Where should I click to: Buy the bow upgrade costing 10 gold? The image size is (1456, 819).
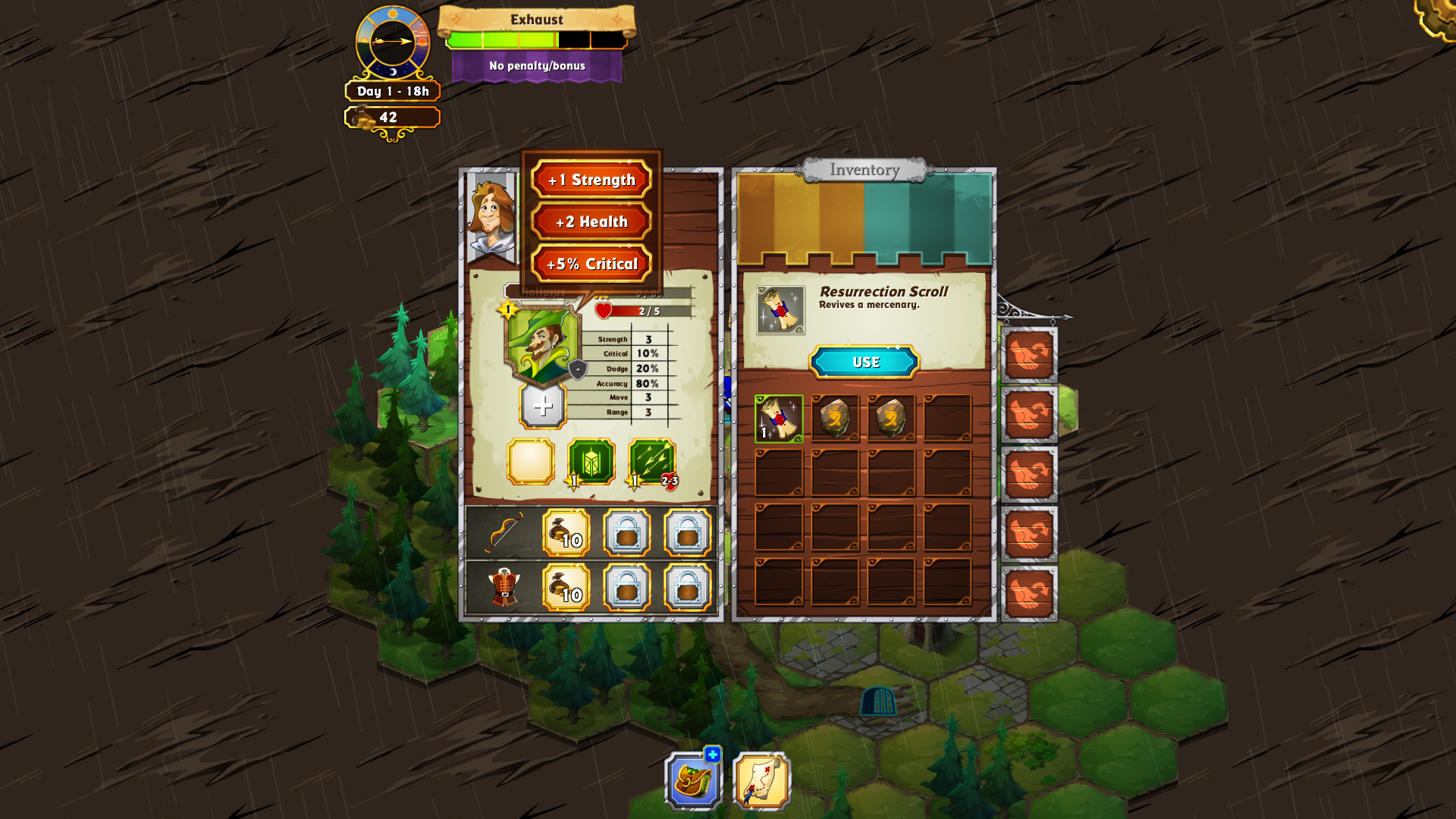point(566,533)
